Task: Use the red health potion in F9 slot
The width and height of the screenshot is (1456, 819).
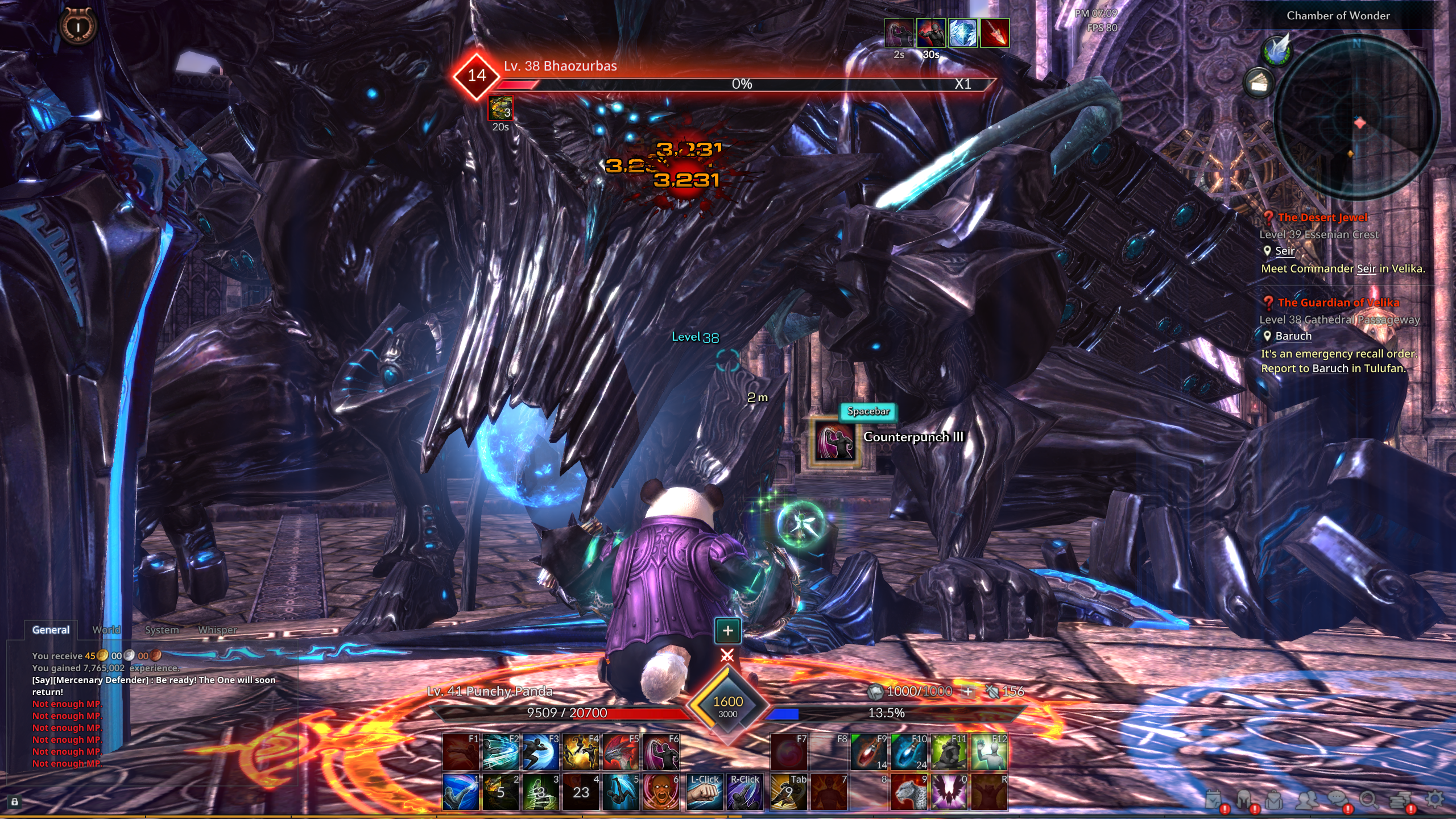Action: (868, 752)
